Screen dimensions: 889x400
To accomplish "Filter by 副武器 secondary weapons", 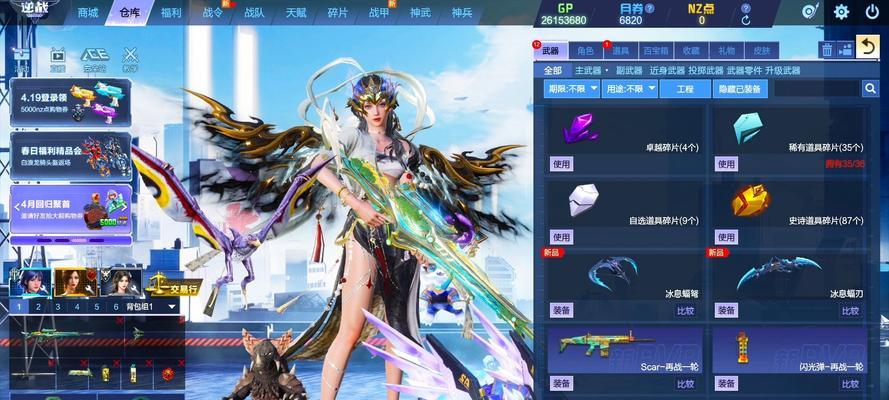I will (628, 71).
